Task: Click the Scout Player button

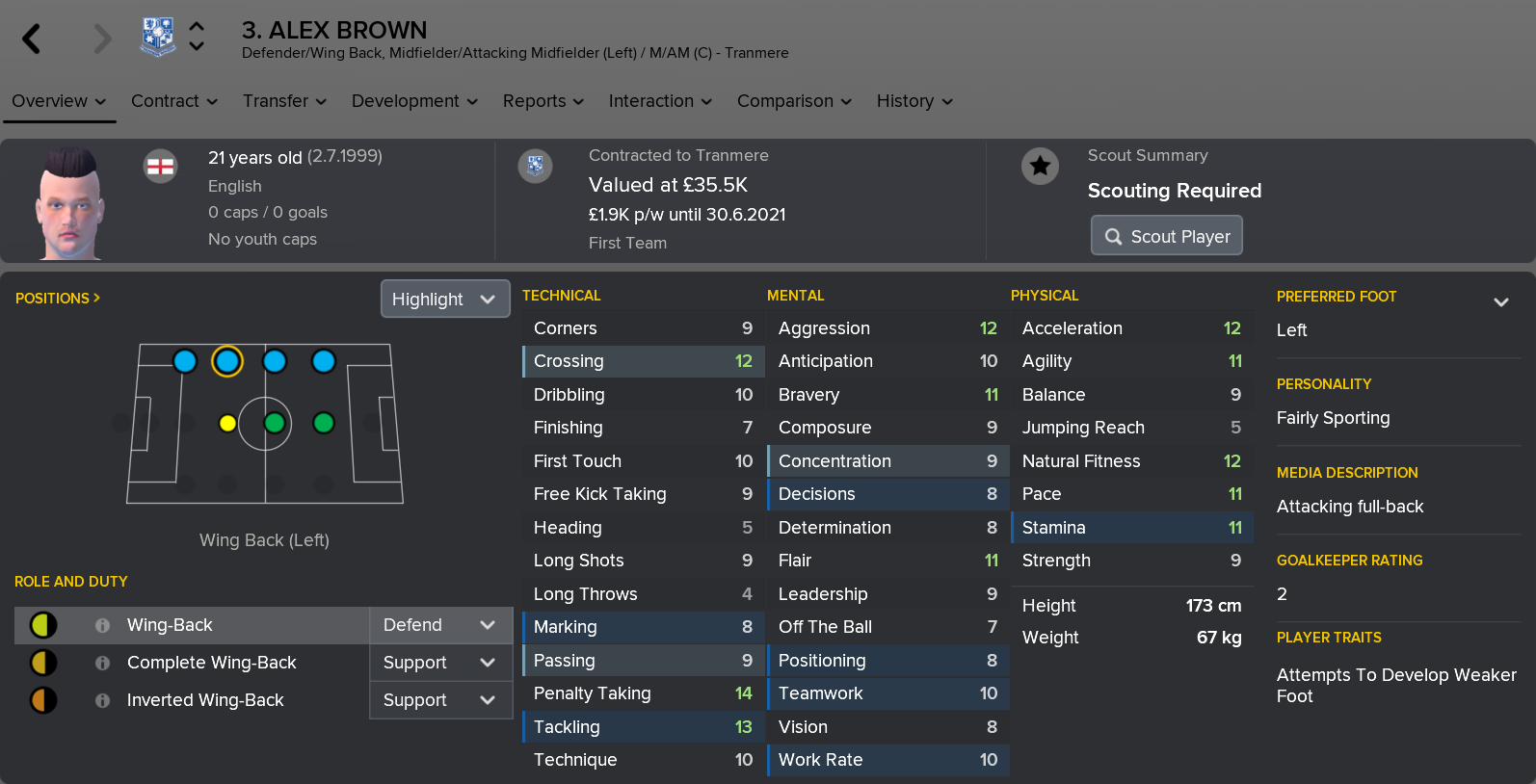Action: pyautogui.click(x=1166, y=236)
